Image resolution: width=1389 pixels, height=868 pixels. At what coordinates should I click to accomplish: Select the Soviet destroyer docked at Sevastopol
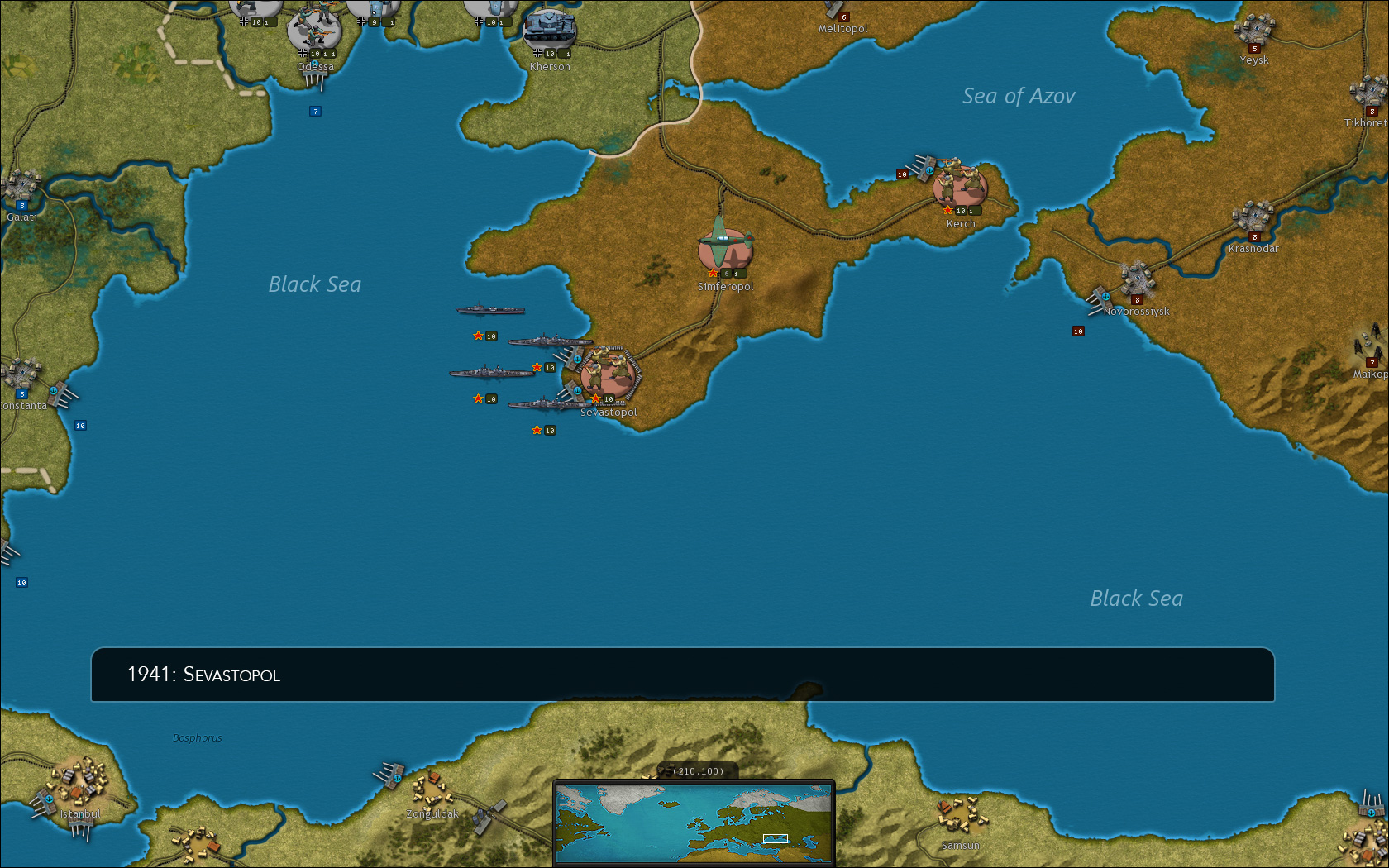[x=546, y=405]
